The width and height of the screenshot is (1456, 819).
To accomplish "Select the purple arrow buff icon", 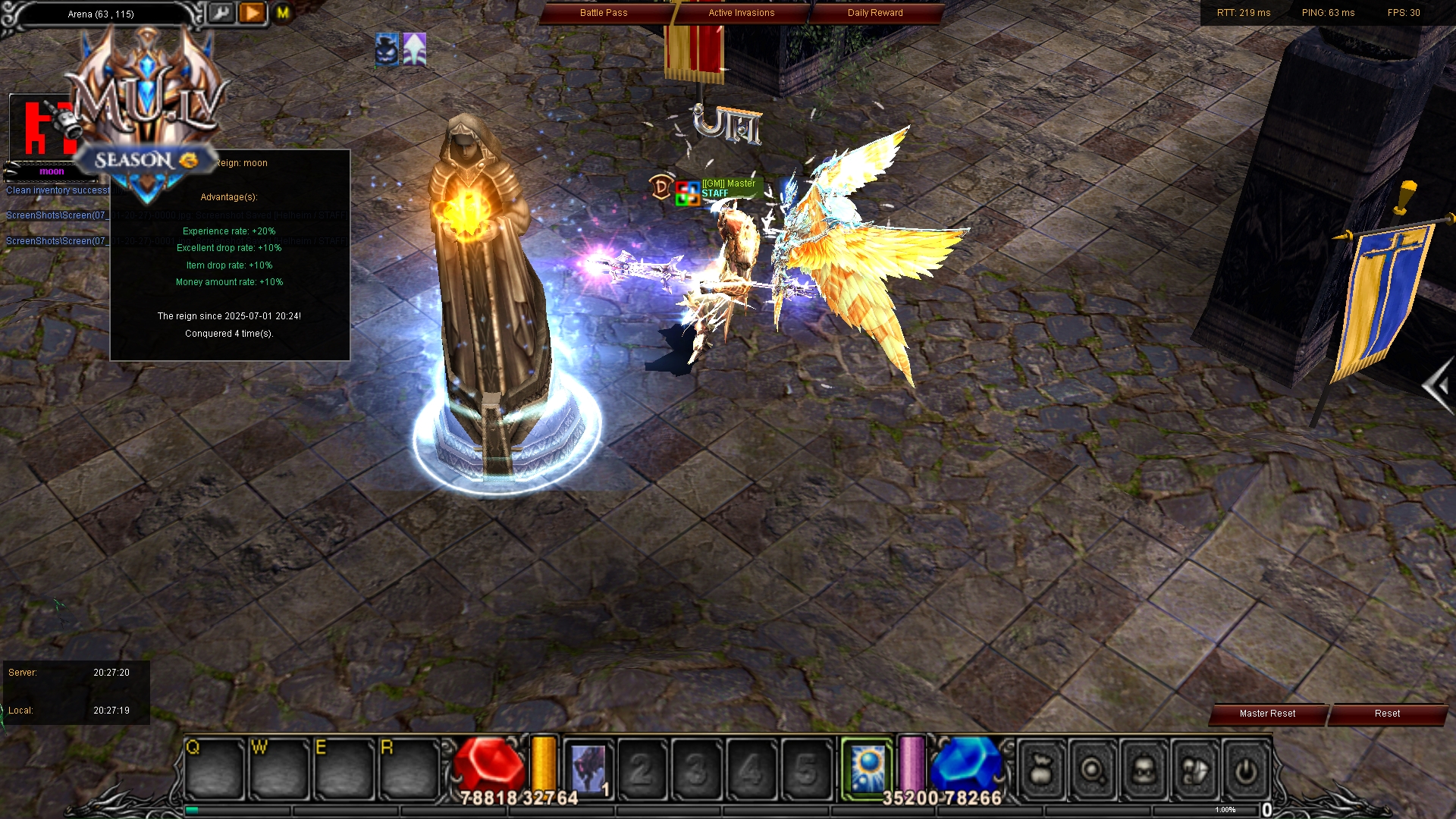I will click(x=413, y=49).
